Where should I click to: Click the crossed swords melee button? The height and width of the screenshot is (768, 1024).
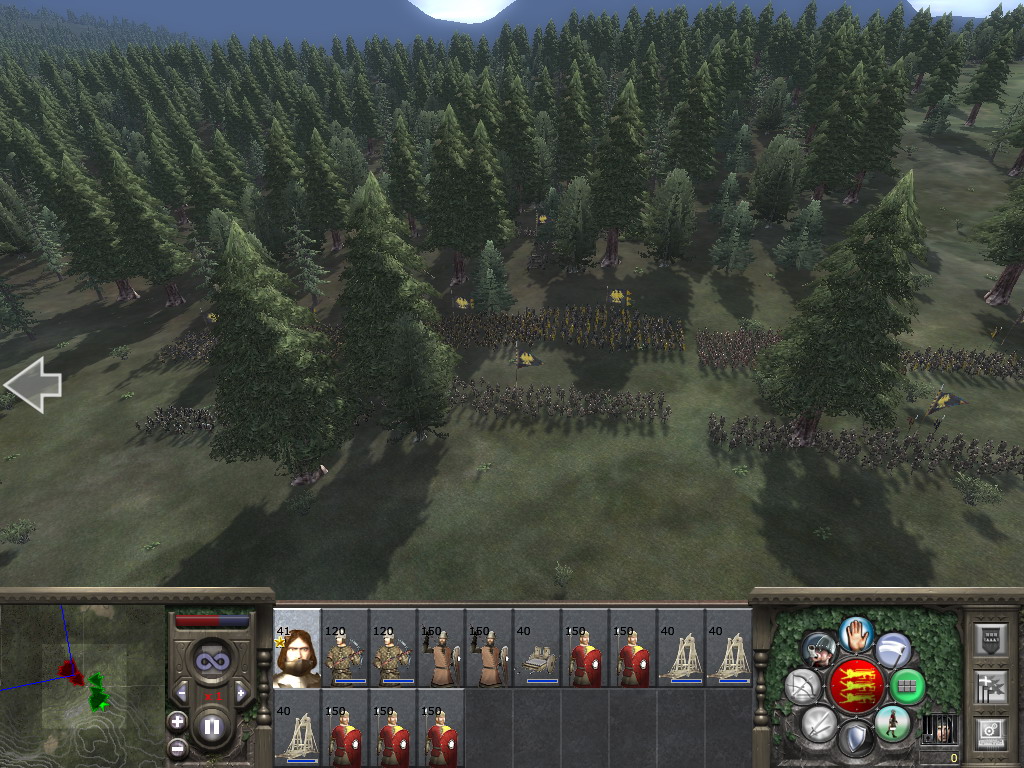pos(819,723)
